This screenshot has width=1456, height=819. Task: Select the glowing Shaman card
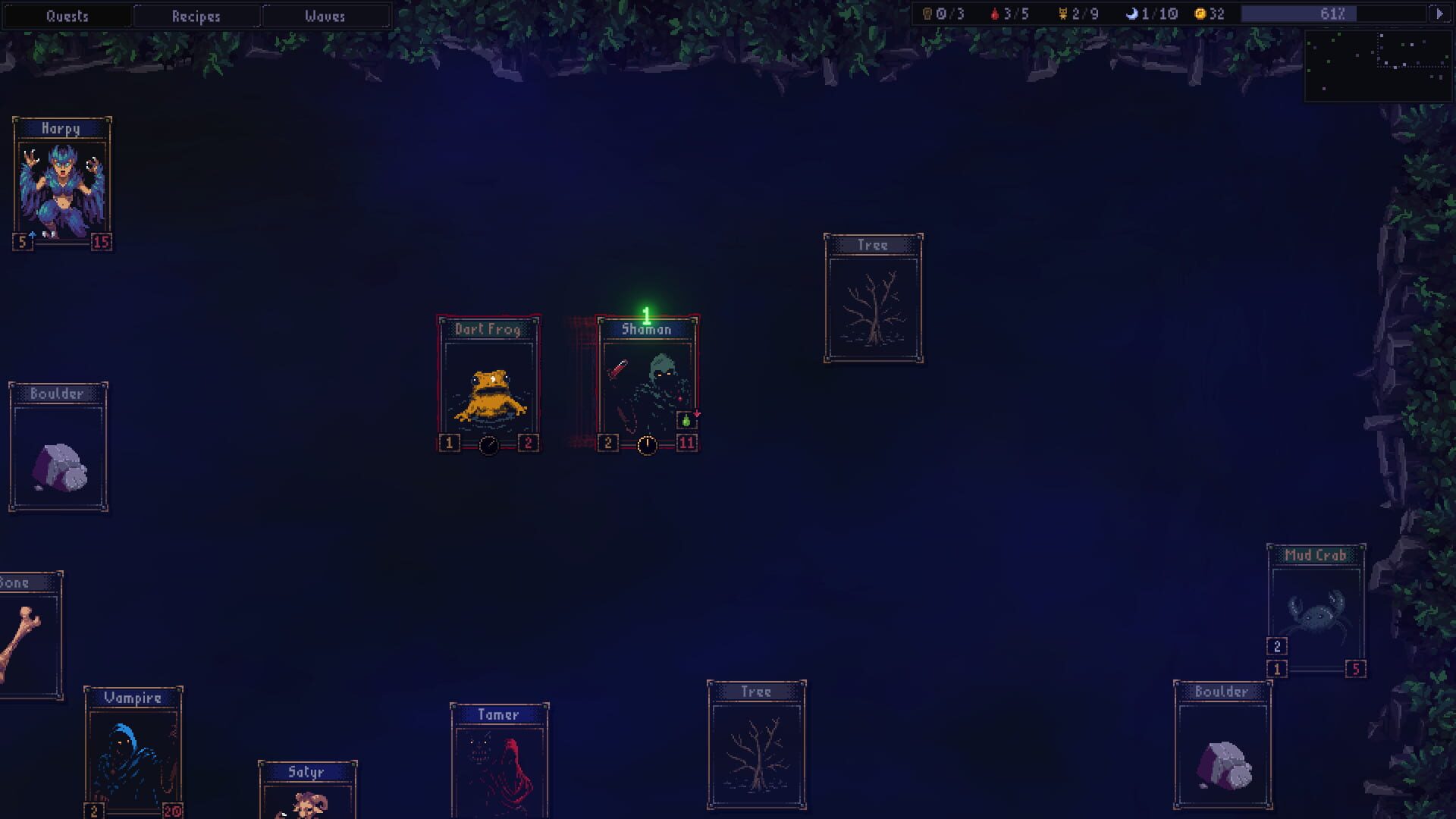[x=648, y=379]
